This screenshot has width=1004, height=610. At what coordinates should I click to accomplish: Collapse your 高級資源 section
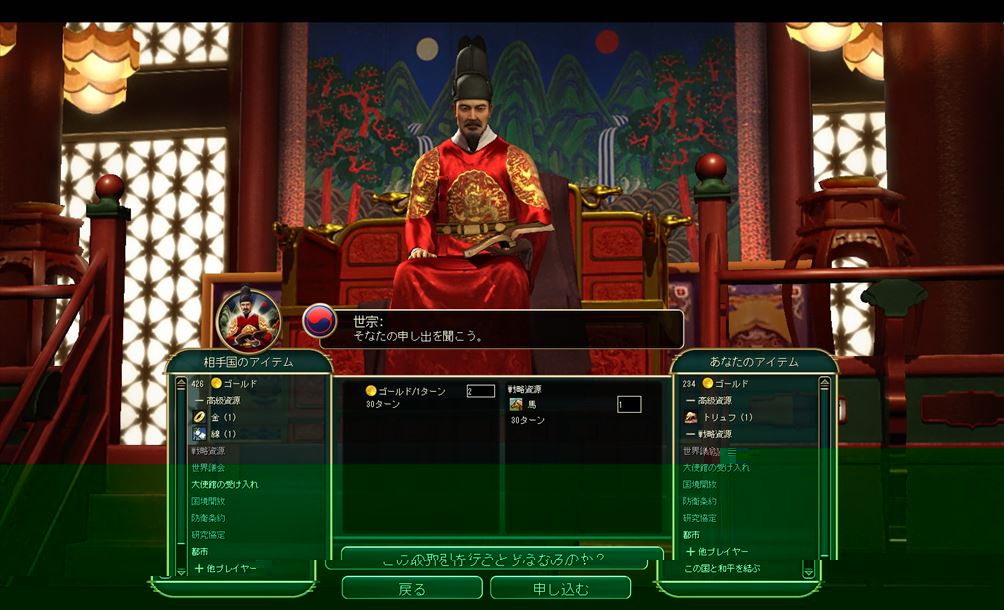click(x=716, y=400)
